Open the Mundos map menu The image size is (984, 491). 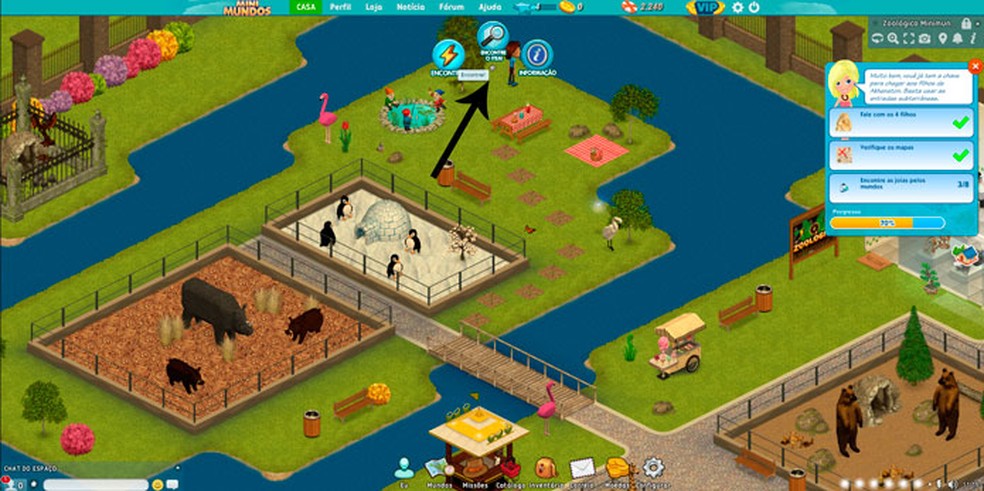[x=436, y=468]
